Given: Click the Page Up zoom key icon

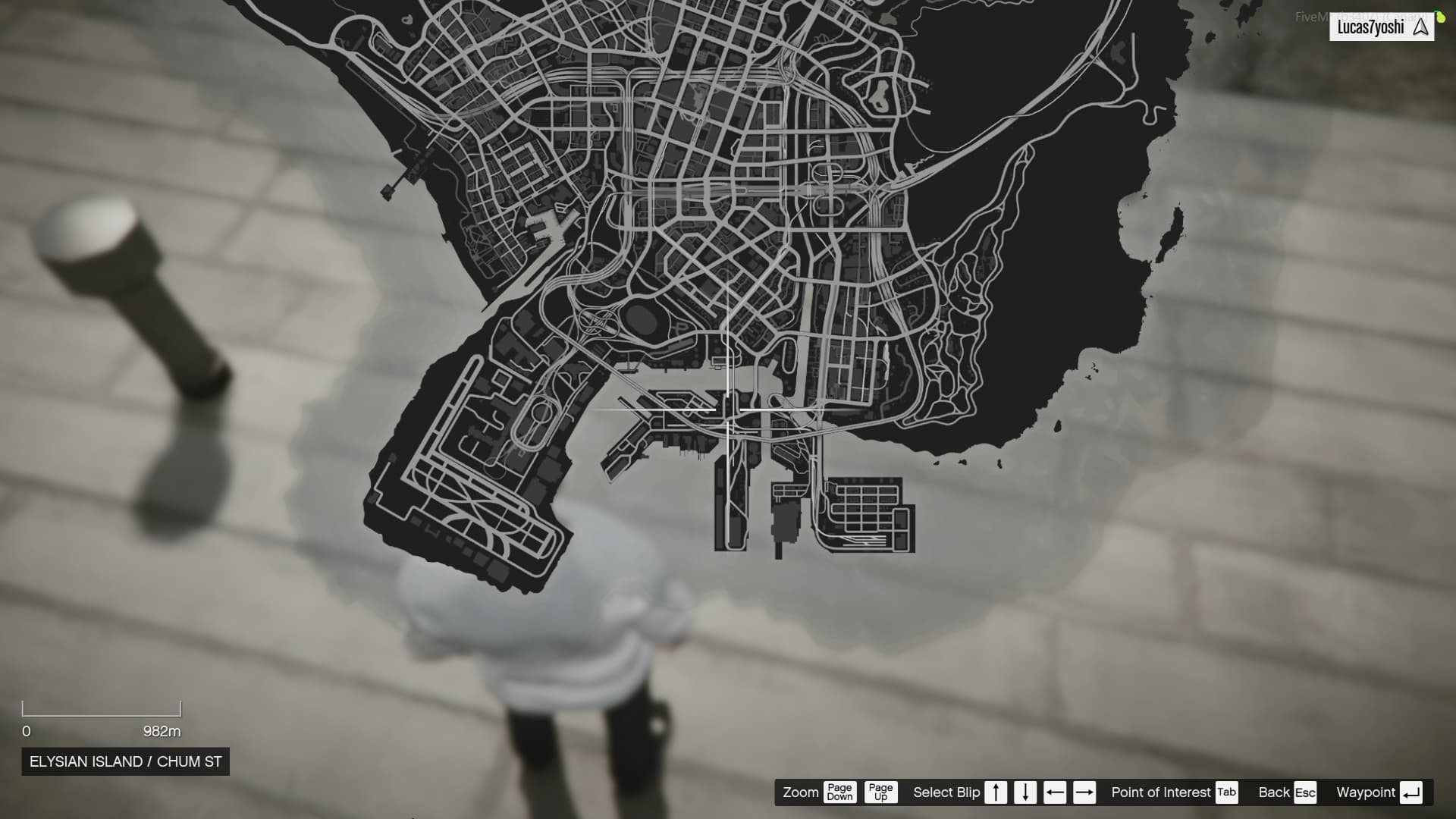Looking at the screenshot, I should (881, 792).
